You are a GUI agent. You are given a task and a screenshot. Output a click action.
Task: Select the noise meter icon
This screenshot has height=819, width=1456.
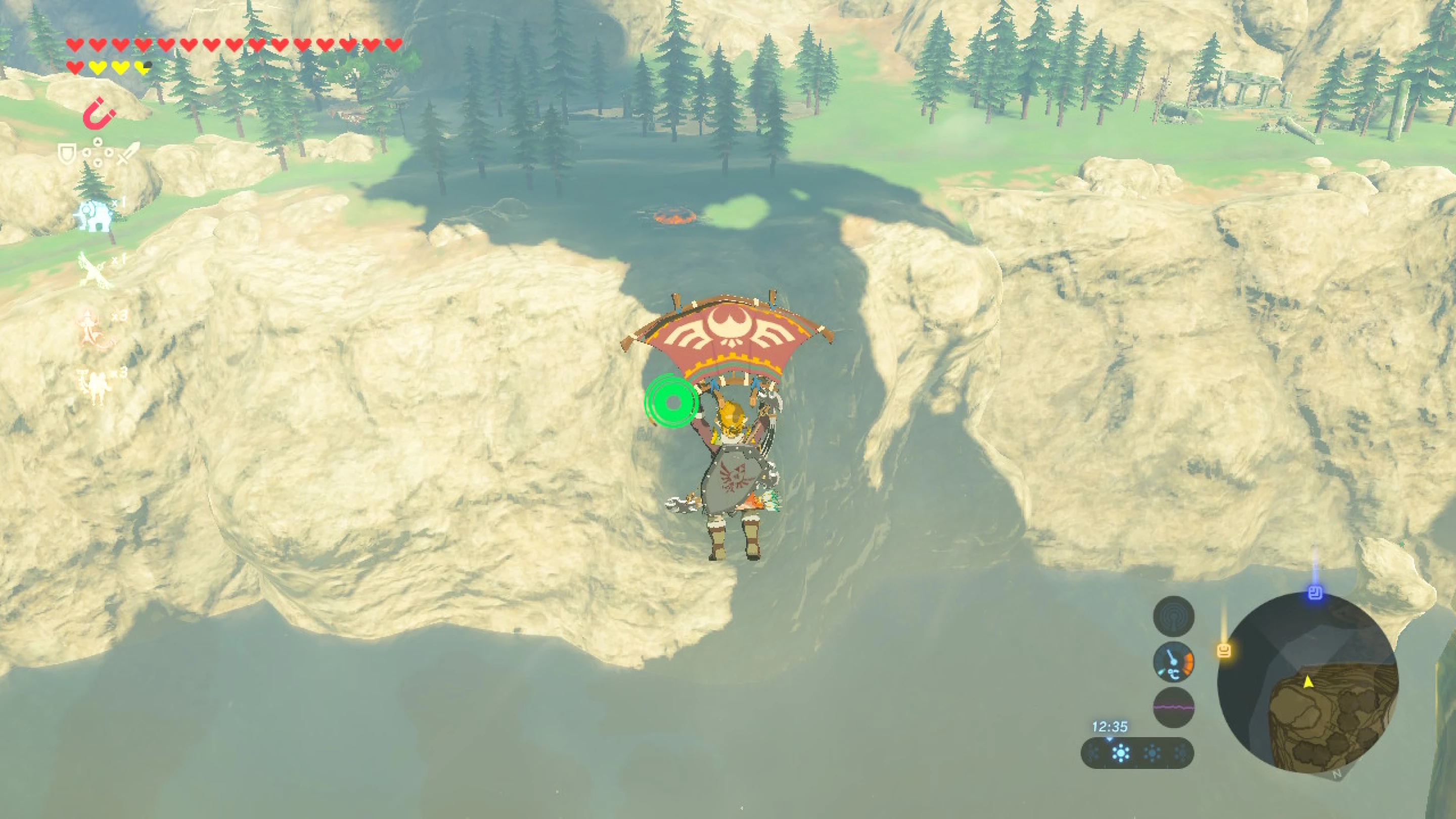1174,707
